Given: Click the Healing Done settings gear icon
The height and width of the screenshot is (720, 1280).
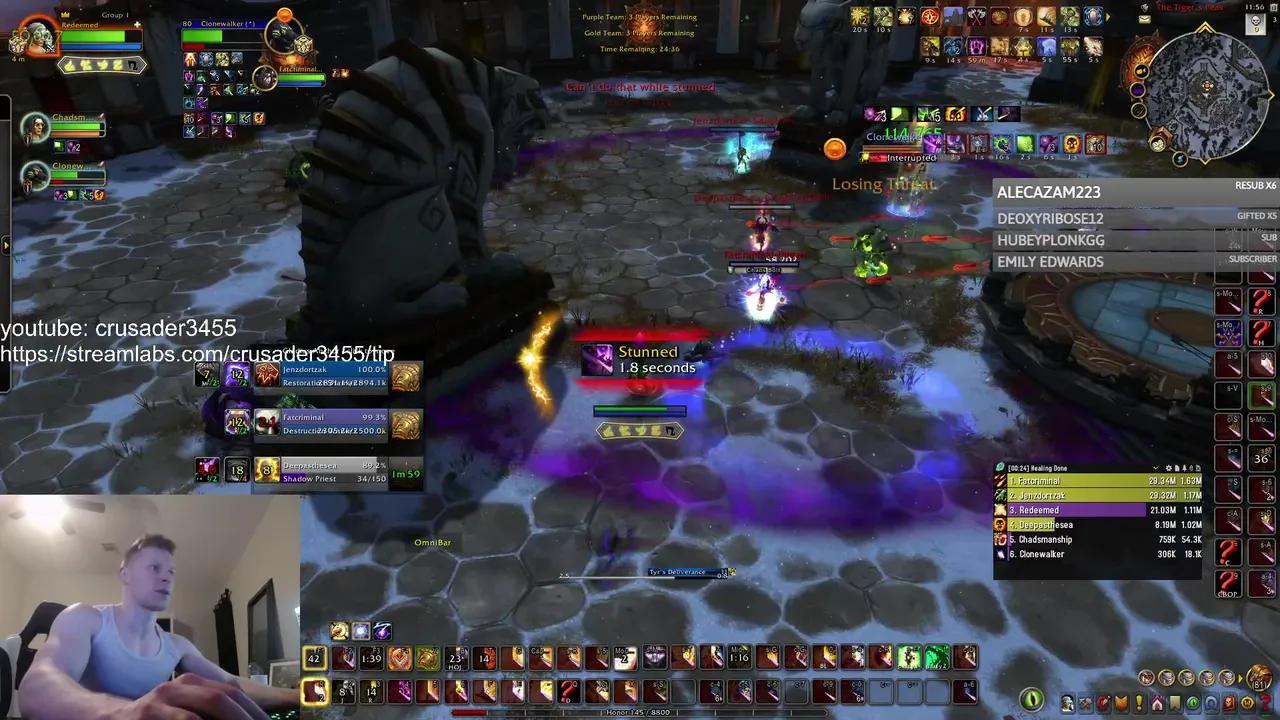Looking at the screenshot, I should coord(1168,467).
